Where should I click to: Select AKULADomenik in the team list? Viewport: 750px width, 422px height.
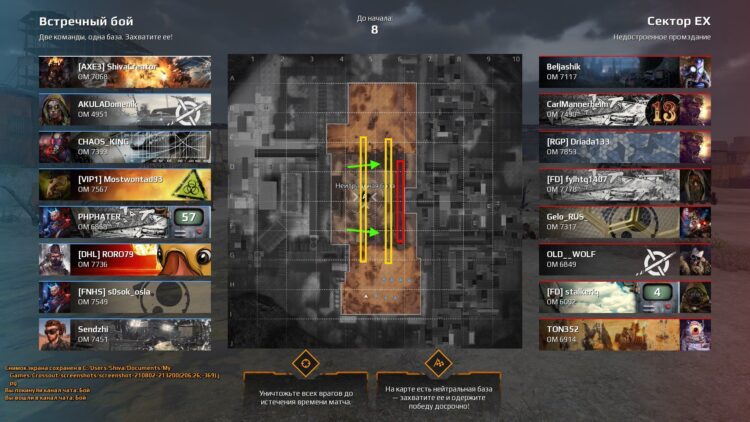[x=125, y=109]
